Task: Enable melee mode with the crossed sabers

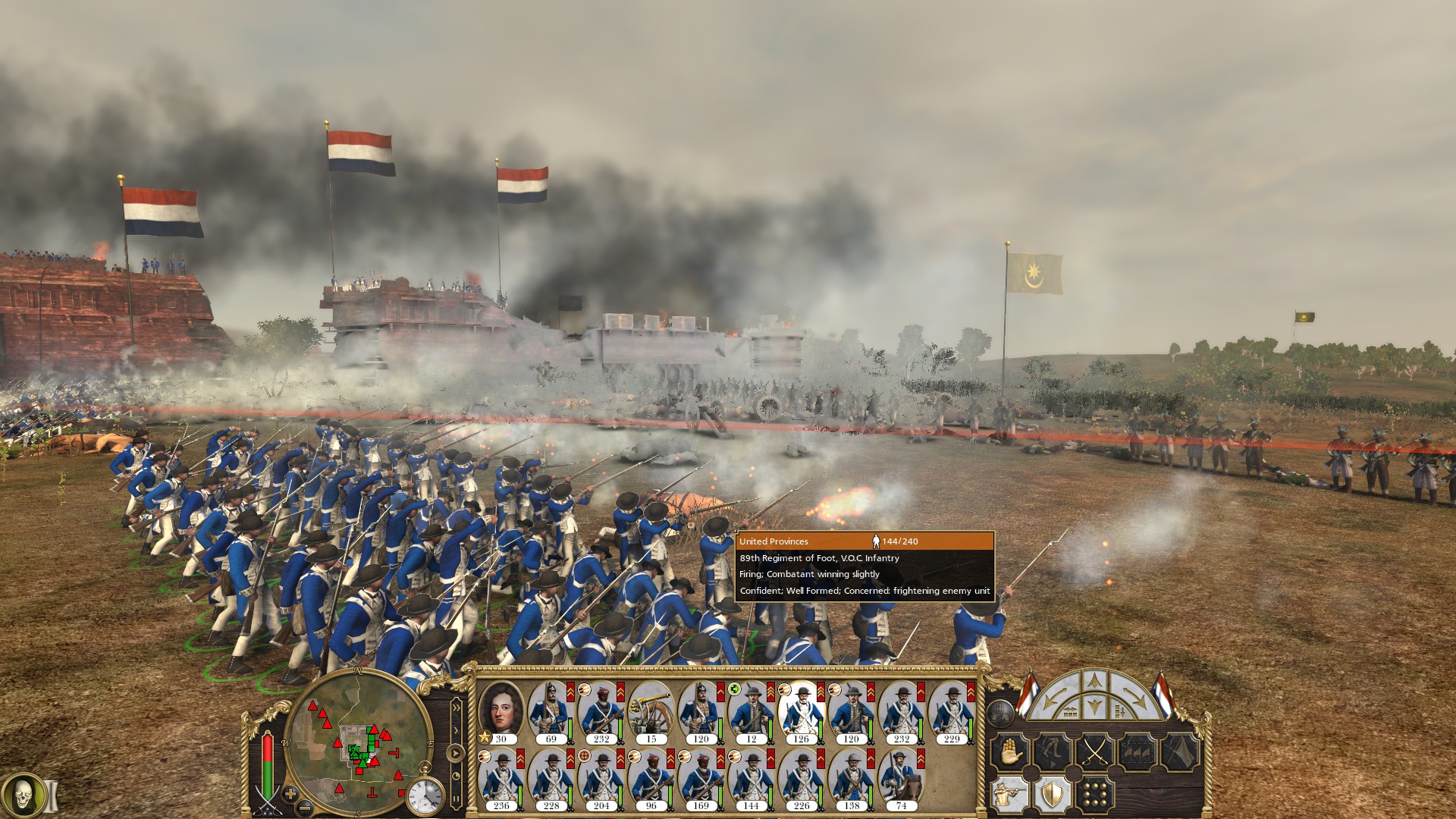Action: click(1094, 751)
